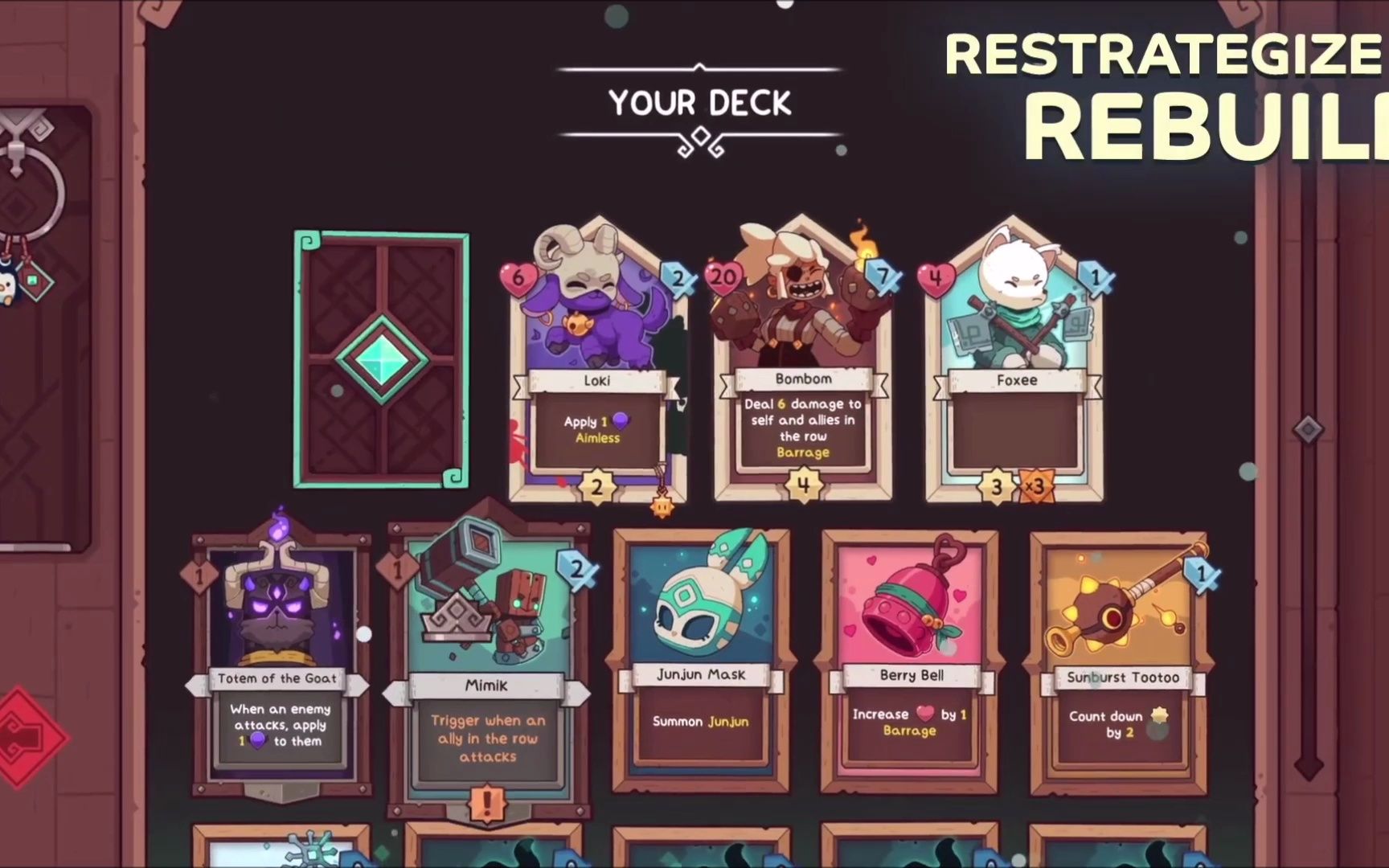This screenshot has width=1389, height=868.
Task: Click the face-down card back
Action: (x=381, y=359)
